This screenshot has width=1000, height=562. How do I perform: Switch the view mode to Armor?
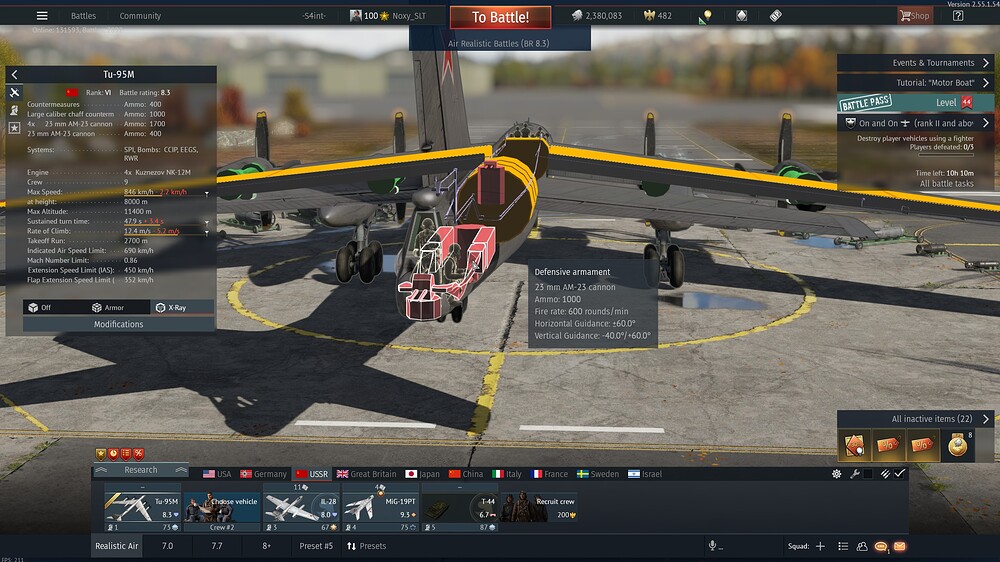point(108,308)
